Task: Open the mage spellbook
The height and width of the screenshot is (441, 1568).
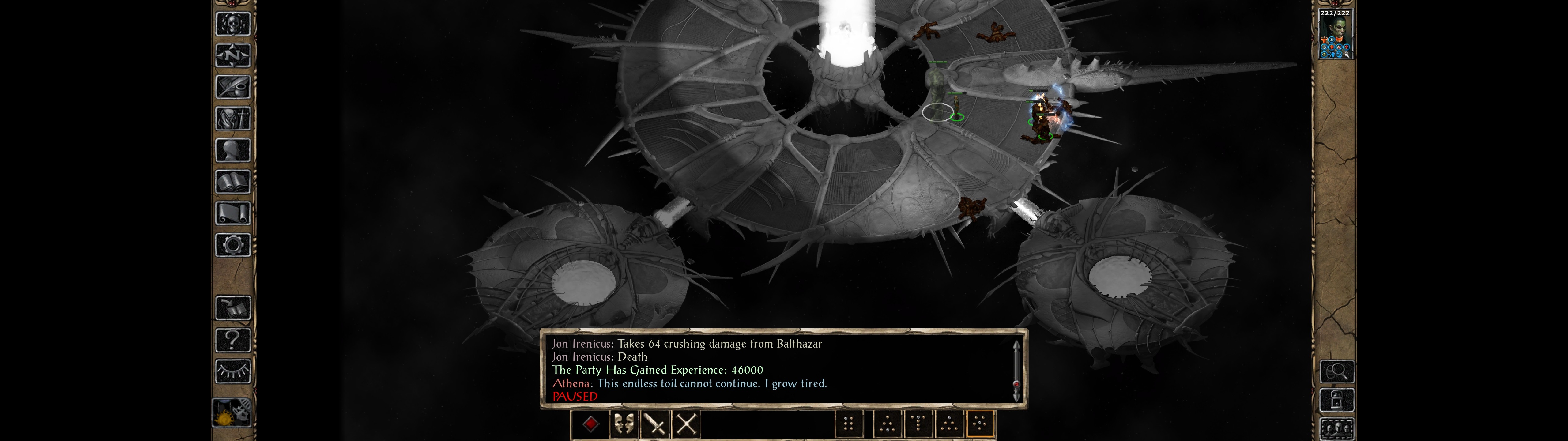Action: (x=232, y=182)
